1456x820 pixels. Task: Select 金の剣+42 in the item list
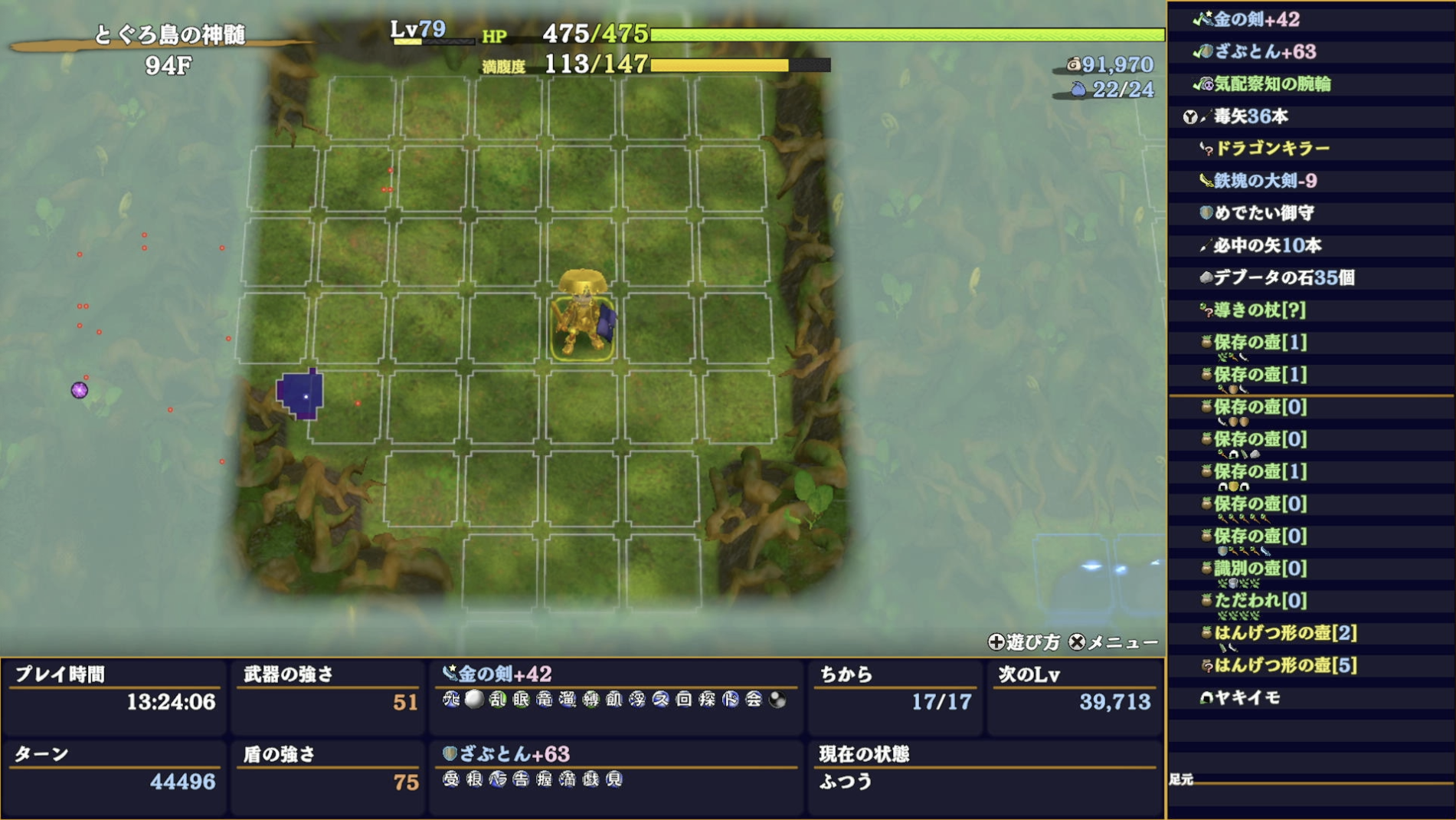point(1256,20)
